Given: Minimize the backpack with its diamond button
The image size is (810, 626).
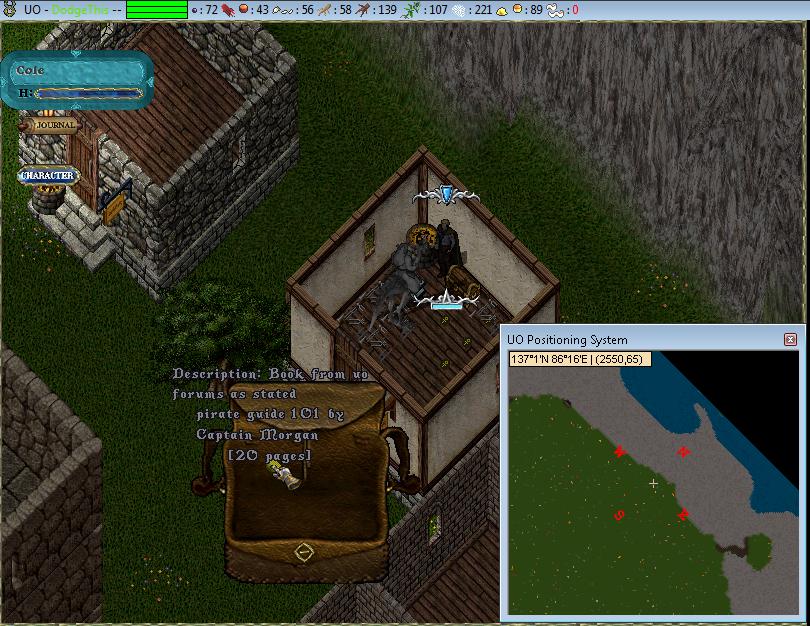Looking at the screenshot, I should [306, 551].
